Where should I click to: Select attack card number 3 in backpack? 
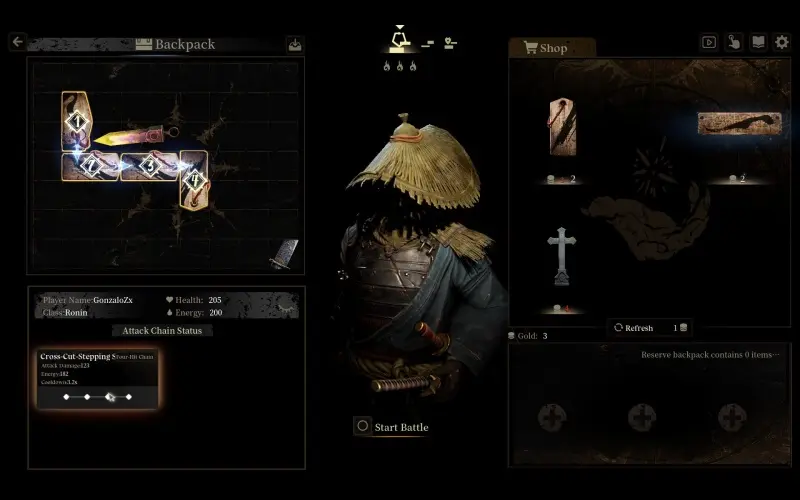tap(149, 166)
